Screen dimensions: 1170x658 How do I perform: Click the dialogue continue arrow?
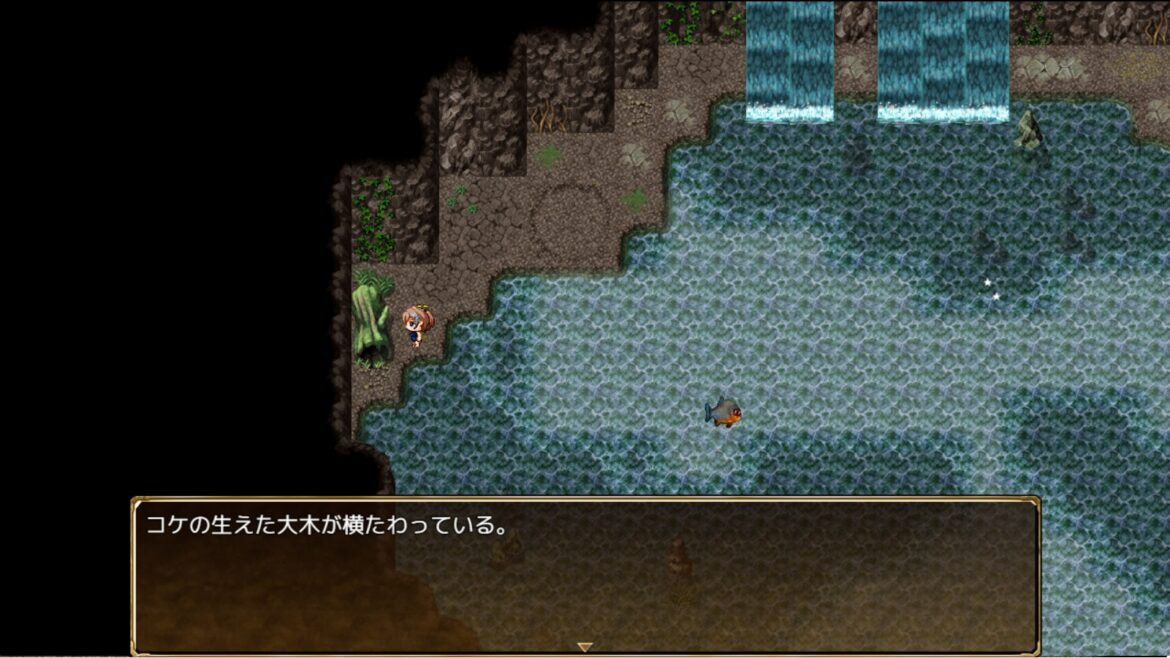(585, 647)
